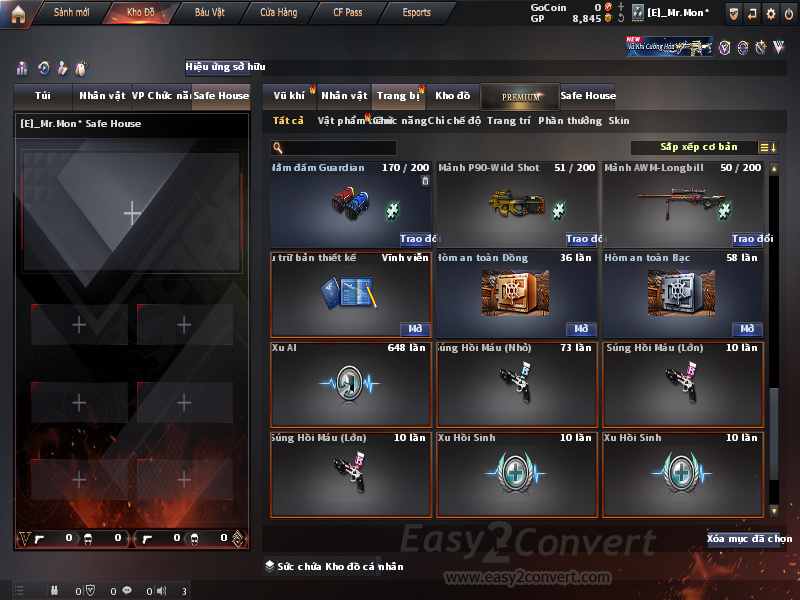Open settings with the gear icon
The height and width of the screenshot is (600, 800).
click(x=770, y=14)
